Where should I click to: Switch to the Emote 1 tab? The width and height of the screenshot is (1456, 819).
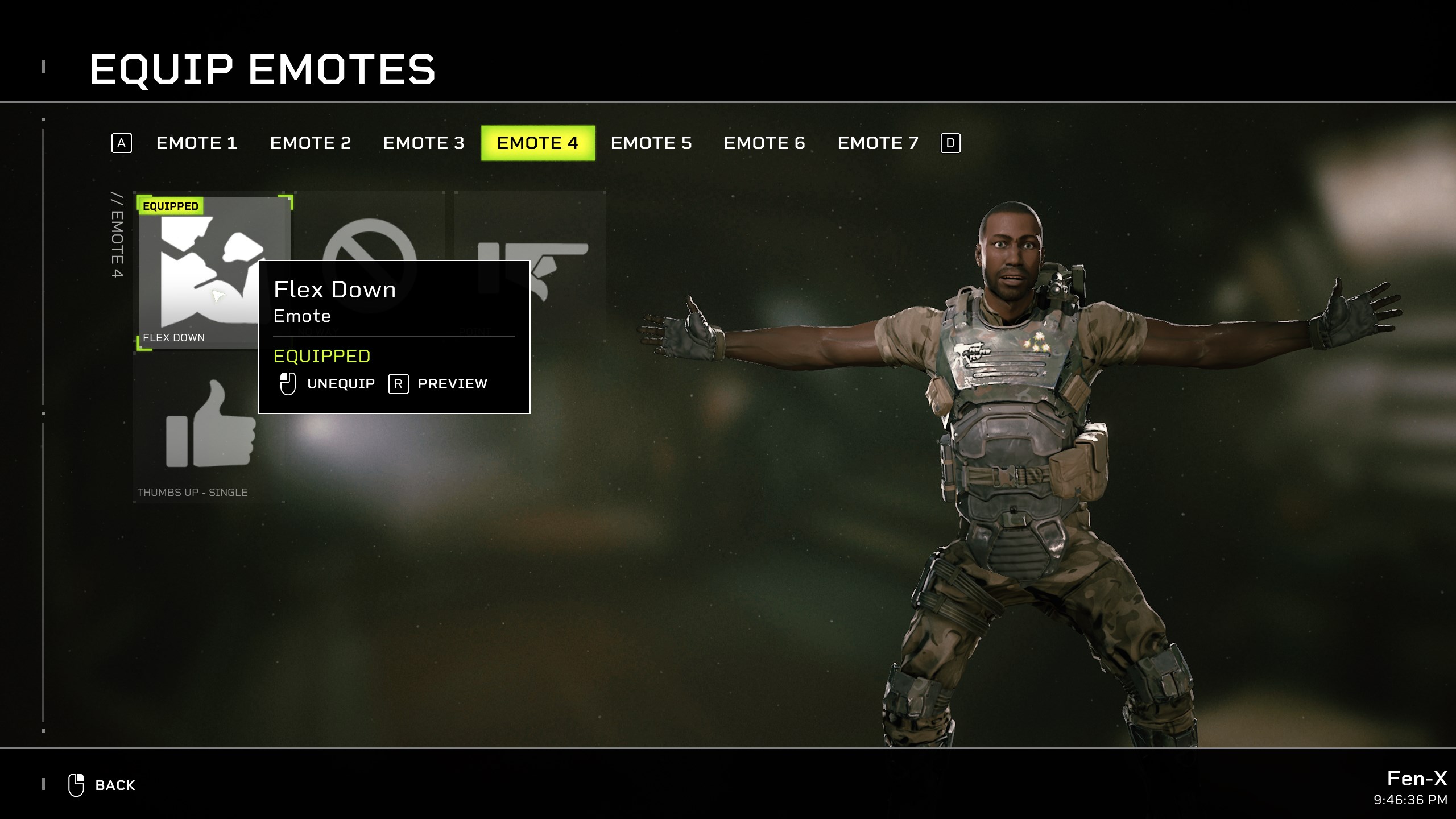point(196,143)
